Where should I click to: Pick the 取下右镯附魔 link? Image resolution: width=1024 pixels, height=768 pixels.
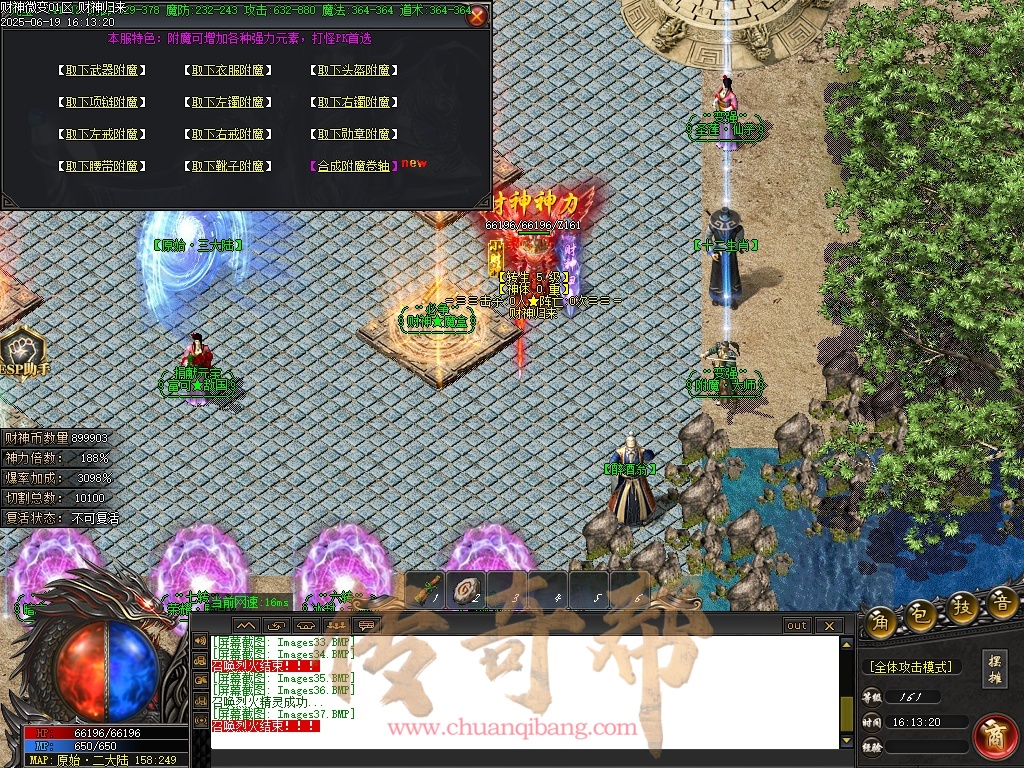point(354,102)
